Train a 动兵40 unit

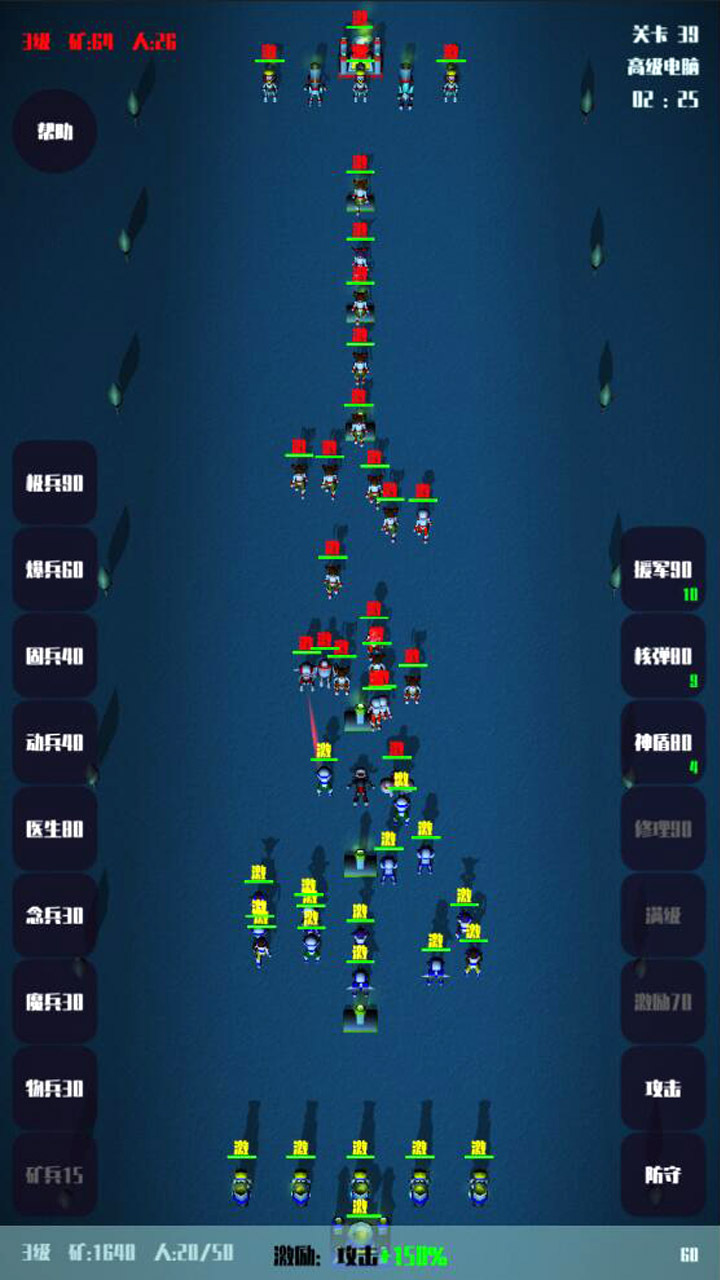tap(55, 743)
